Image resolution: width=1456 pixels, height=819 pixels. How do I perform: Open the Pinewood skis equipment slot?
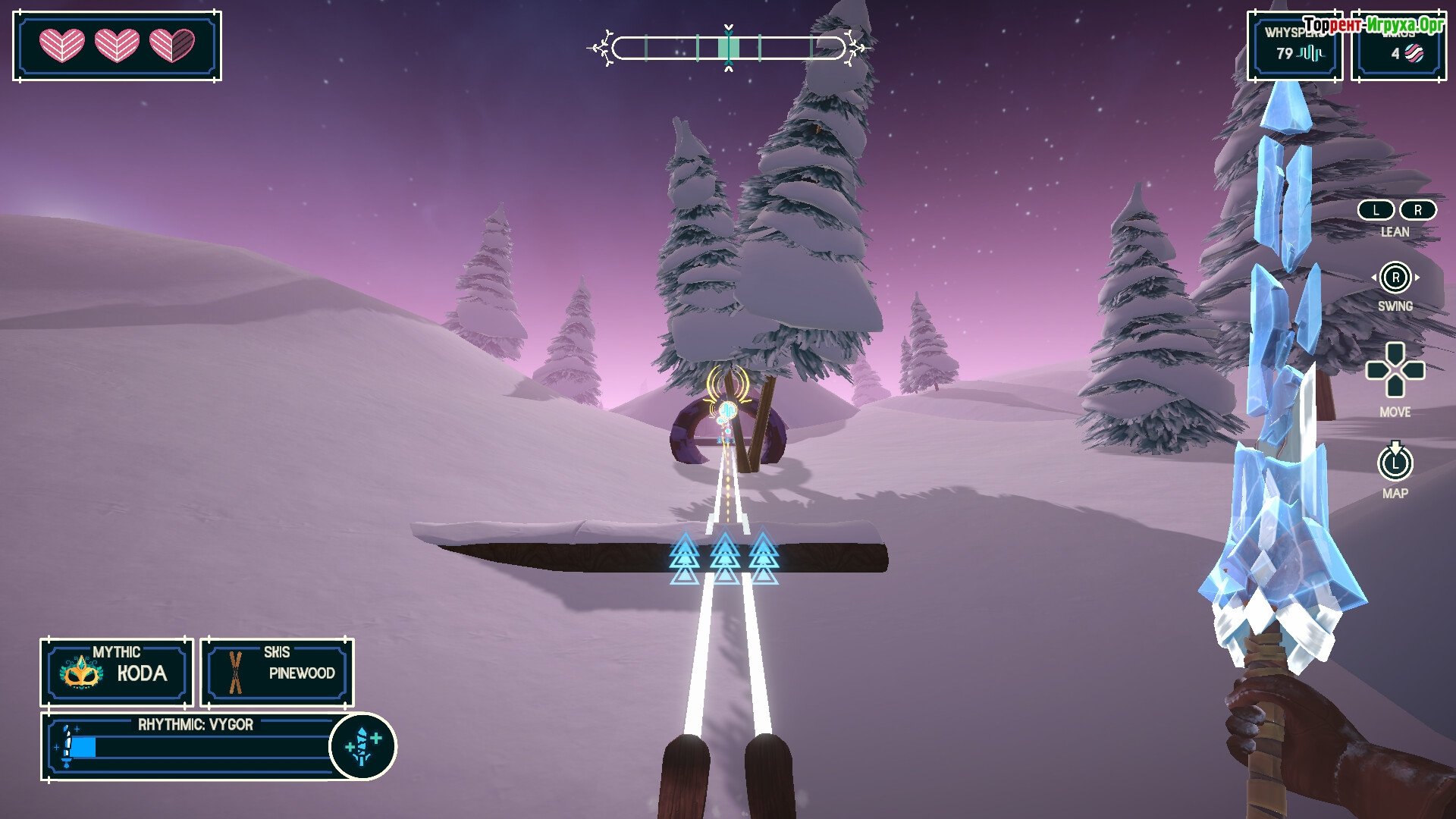tap(277, 672)
